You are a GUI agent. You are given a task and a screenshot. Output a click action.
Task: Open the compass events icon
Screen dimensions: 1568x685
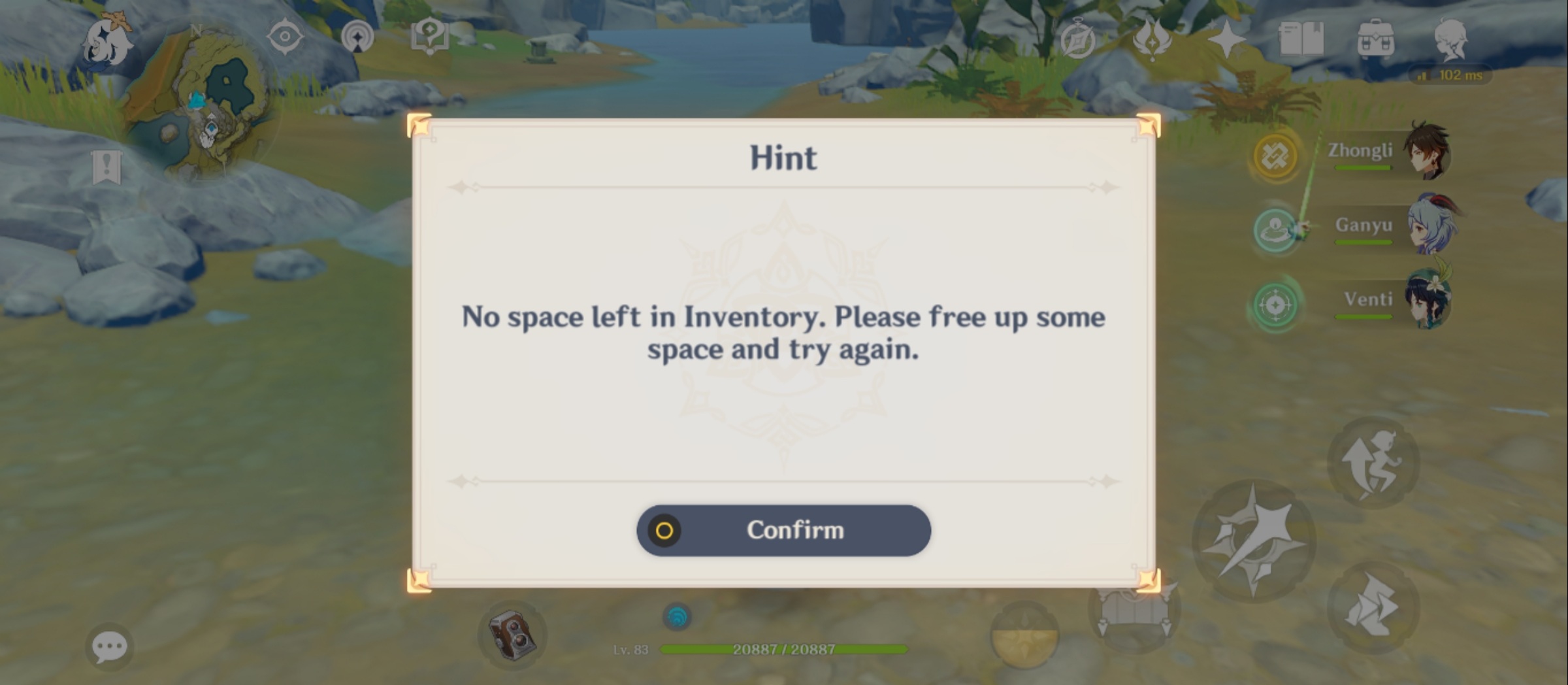tap(1077, 39)
